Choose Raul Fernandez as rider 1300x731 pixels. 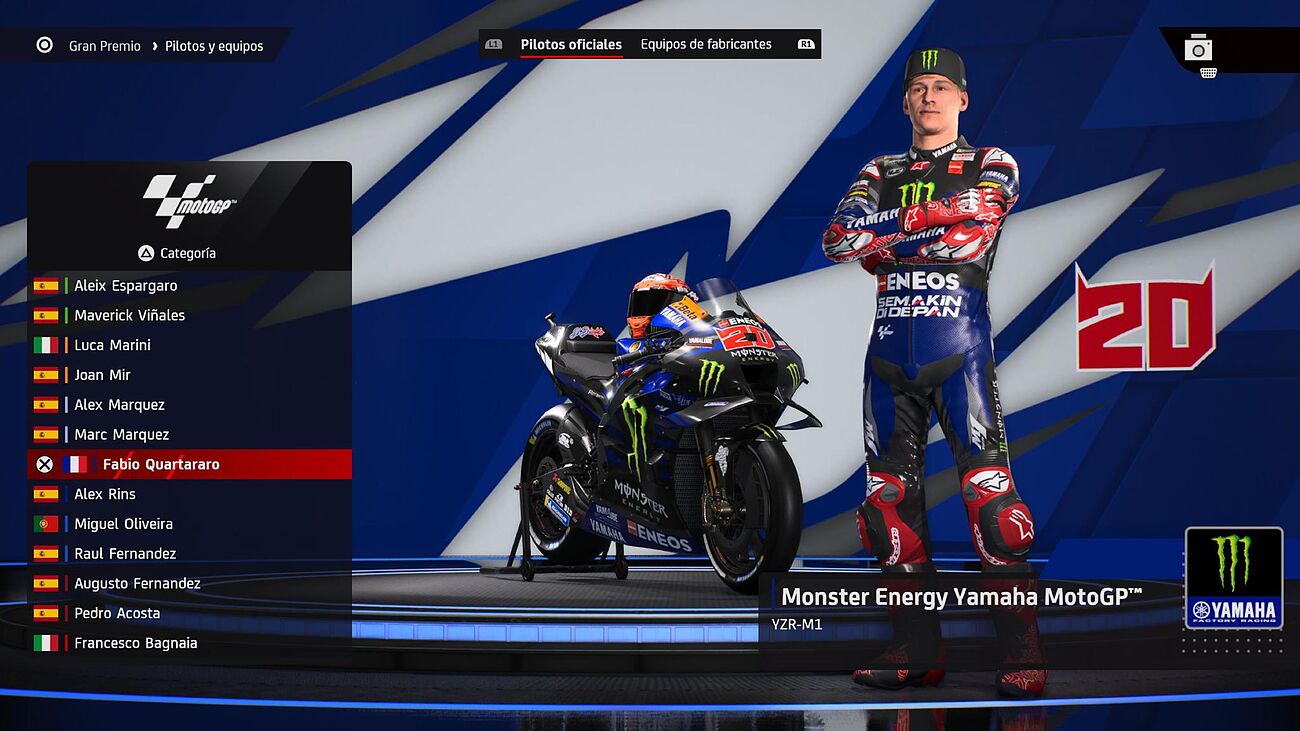coord(125,554)
